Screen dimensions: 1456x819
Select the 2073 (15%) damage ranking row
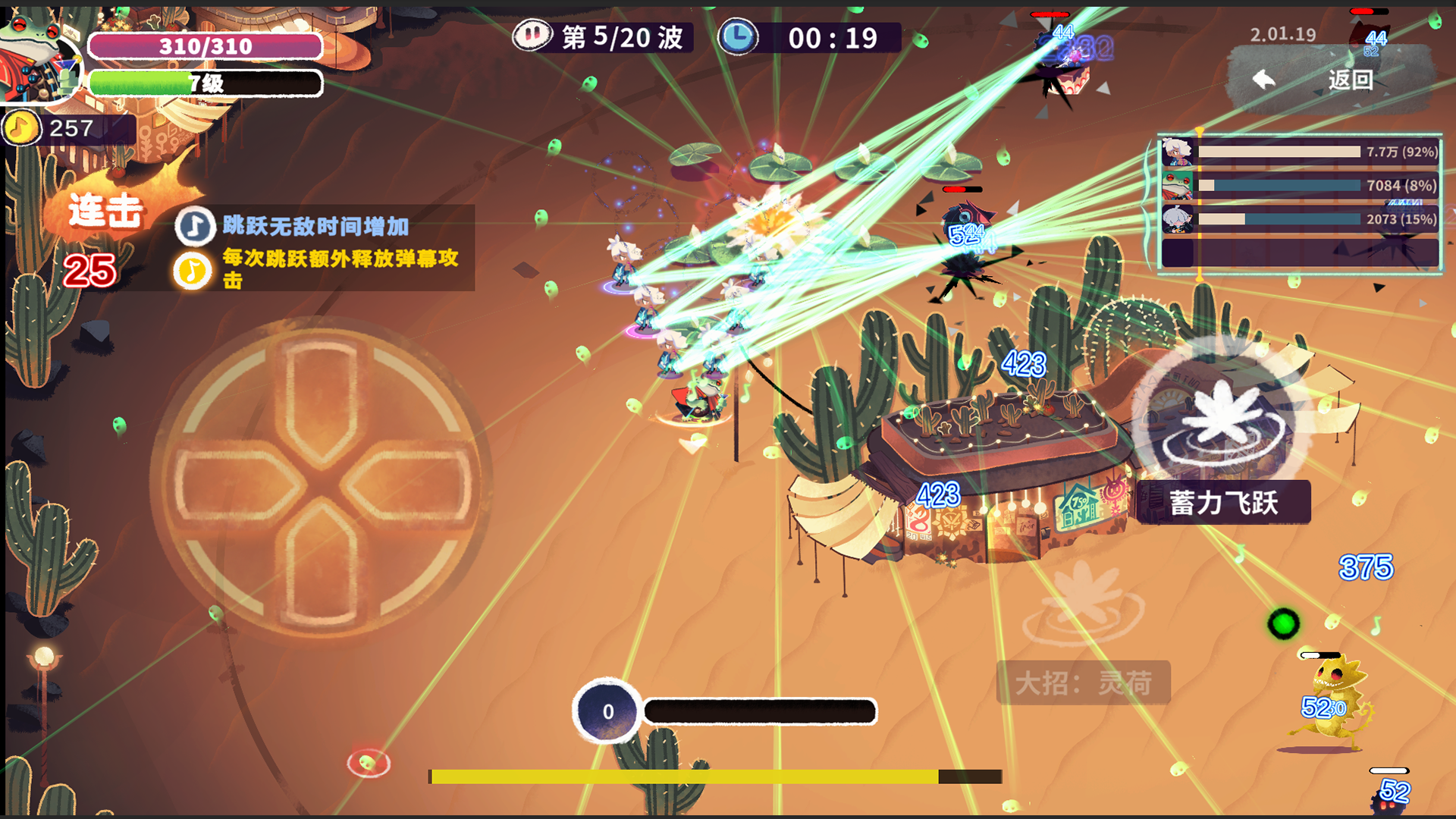click(1301, 219)
